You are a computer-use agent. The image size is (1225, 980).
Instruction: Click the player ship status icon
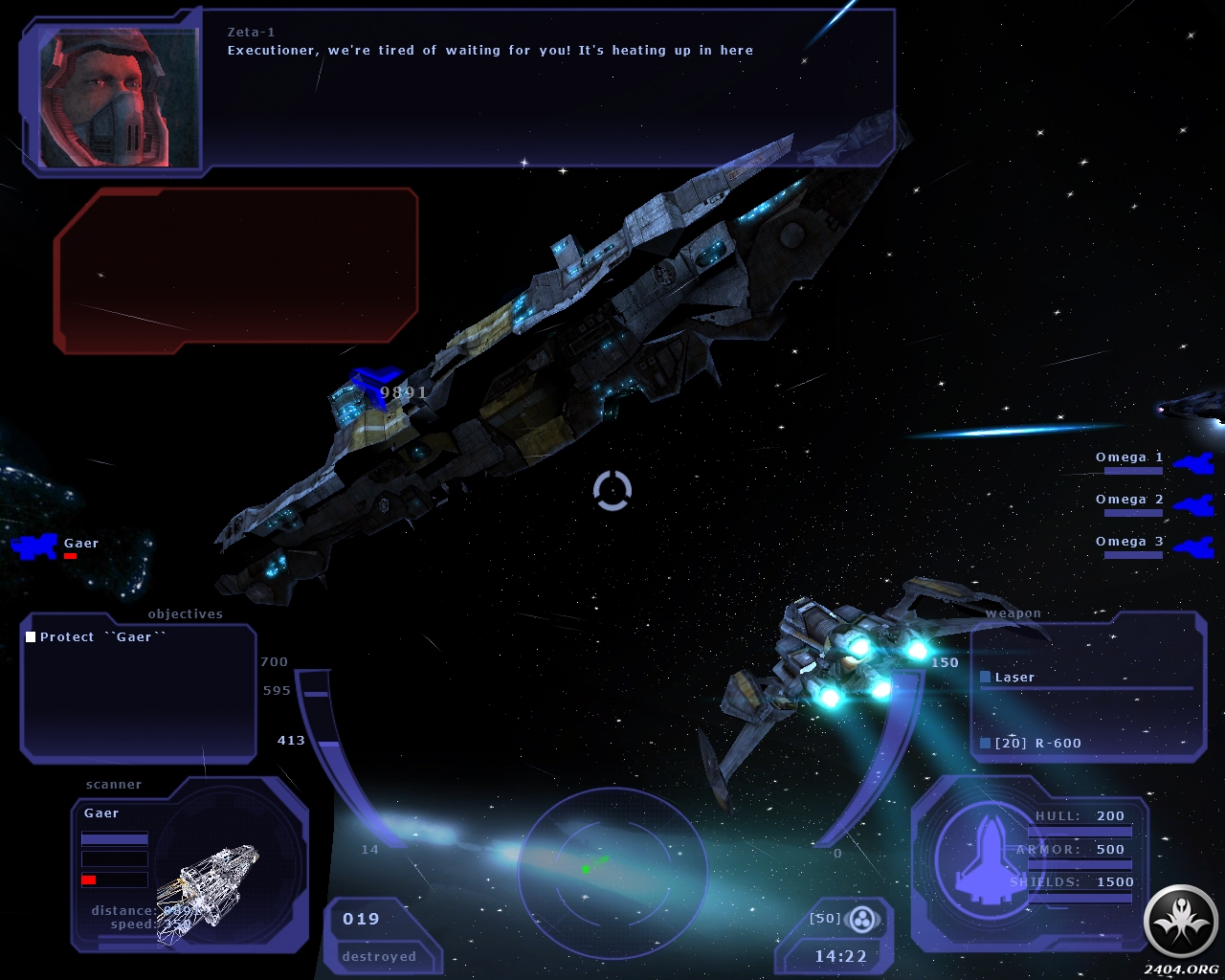987,855
